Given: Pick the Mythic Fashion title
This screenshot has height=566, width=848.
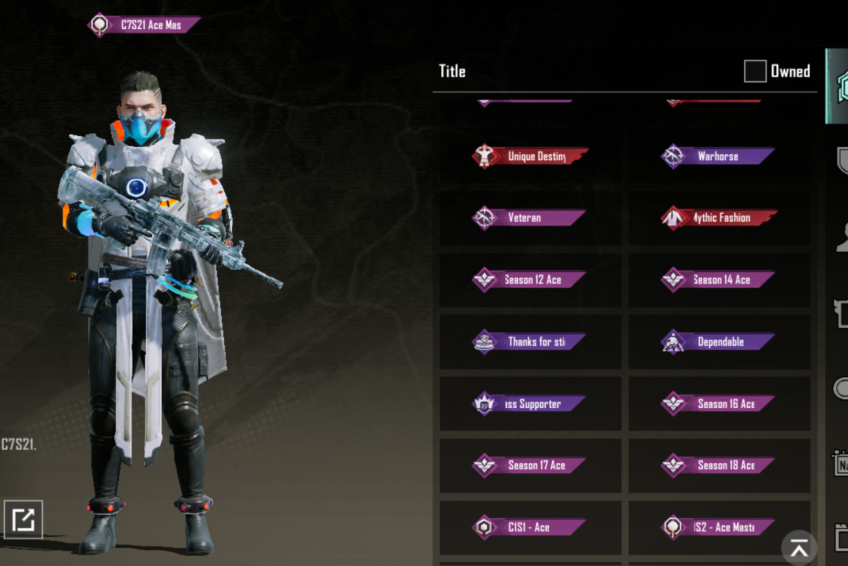Looking at the screenshot, I should pos(719,218).
